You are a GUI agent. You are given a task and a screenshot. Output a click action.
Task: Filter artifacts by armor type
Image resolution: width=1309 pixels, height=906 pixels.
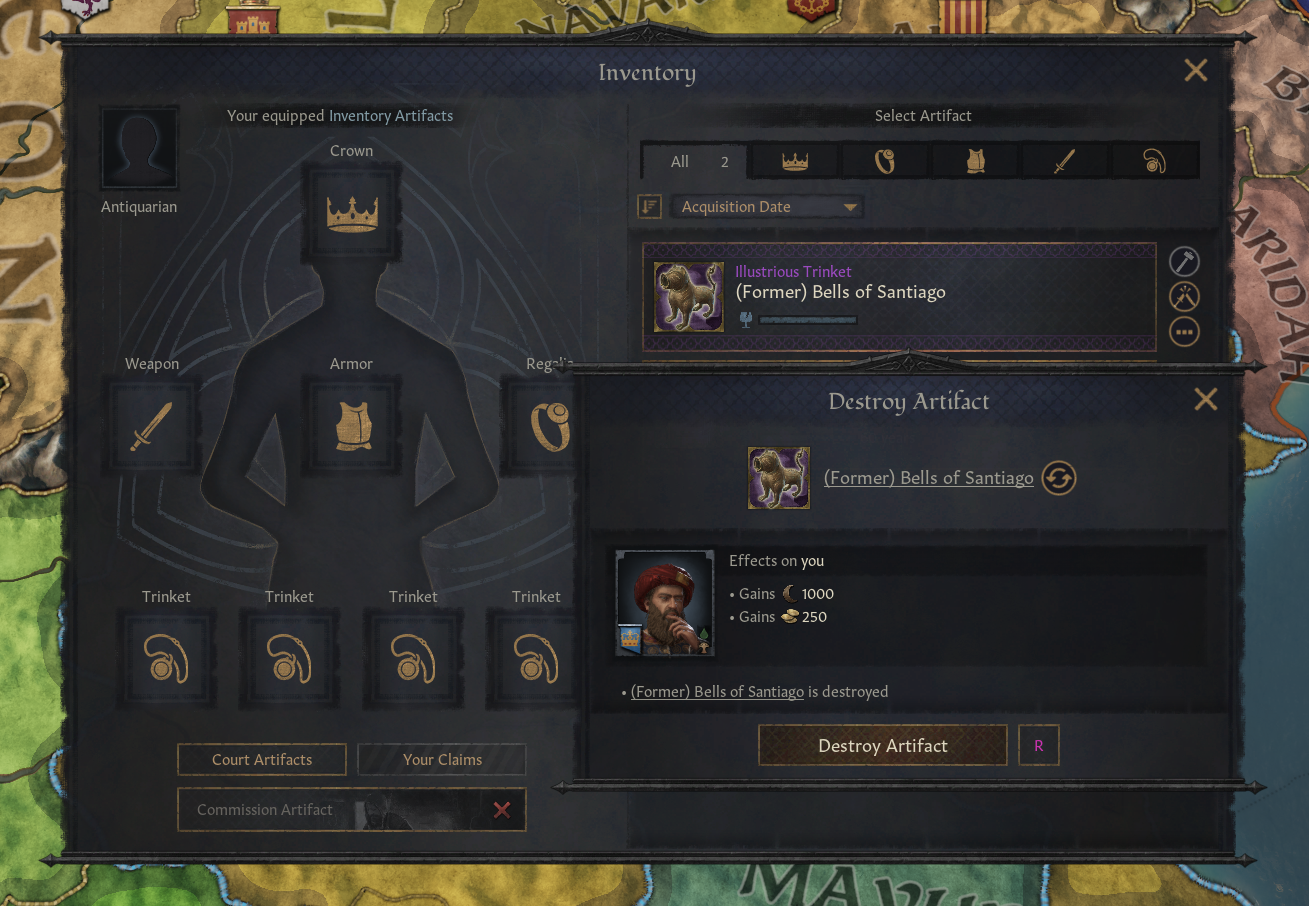pos(975,162)
